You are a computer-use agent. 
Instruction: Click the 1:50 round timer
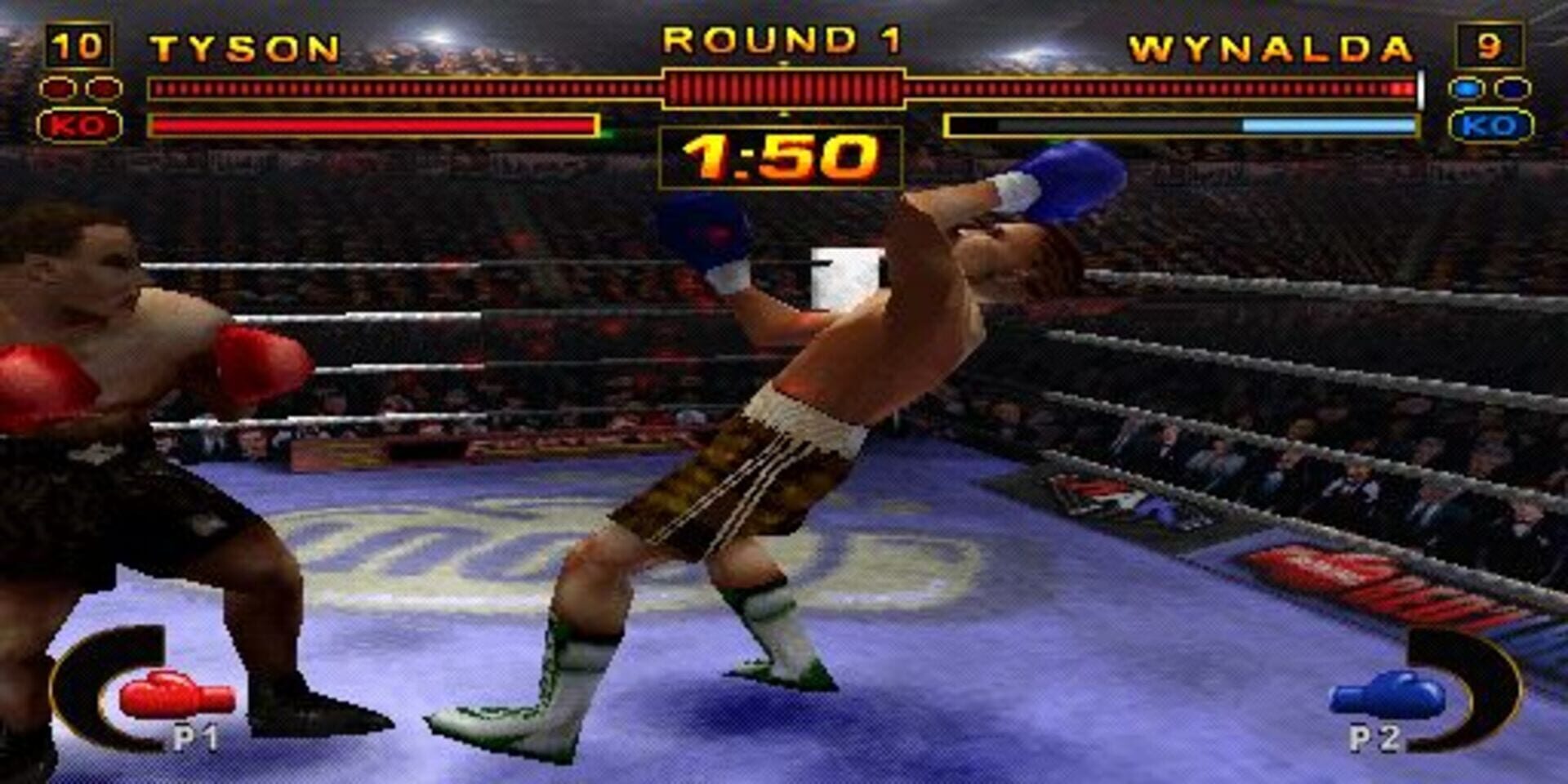pos(782,158)
